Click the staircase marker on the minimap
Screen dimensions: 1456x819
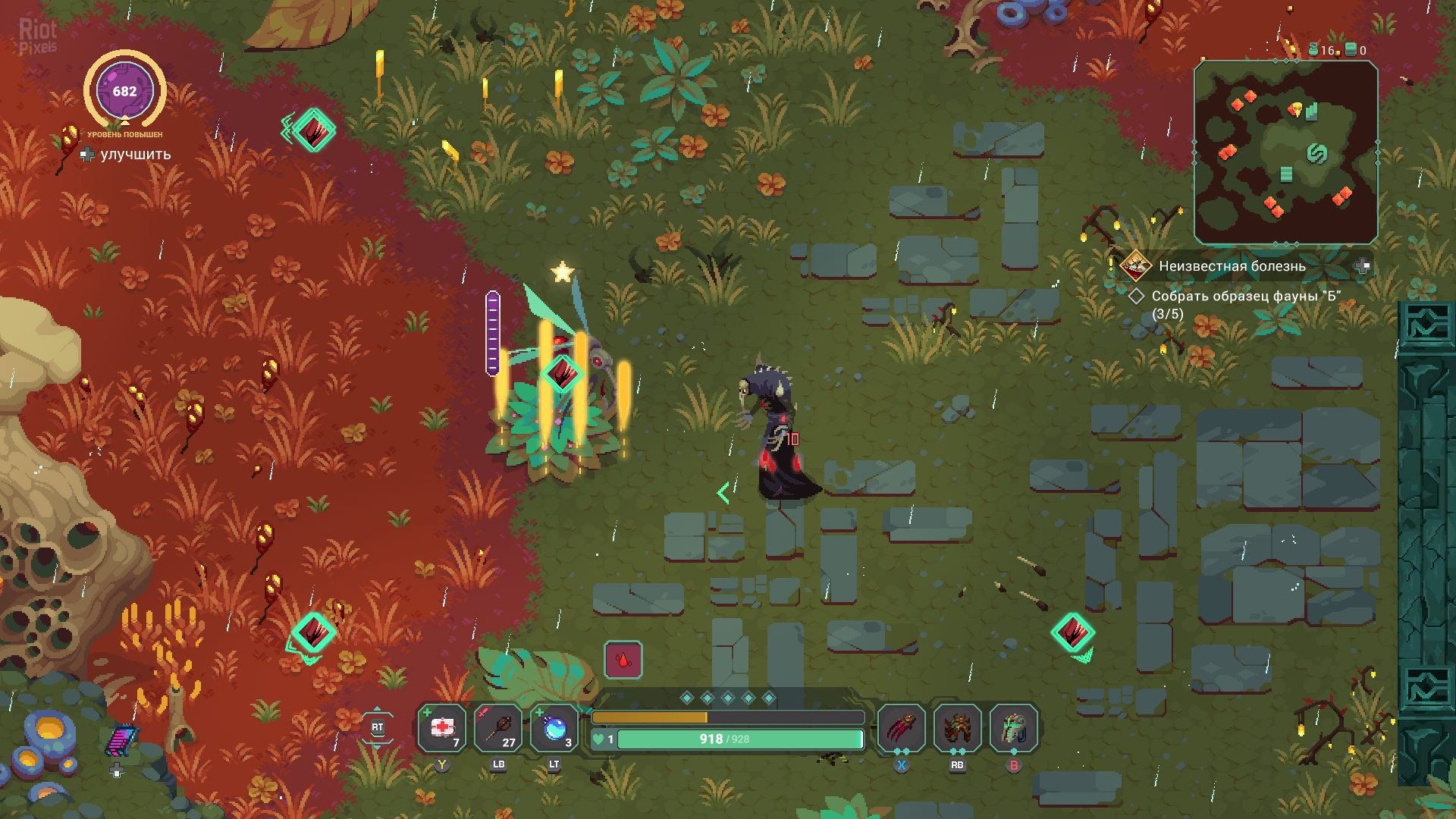pos(1286,174)
